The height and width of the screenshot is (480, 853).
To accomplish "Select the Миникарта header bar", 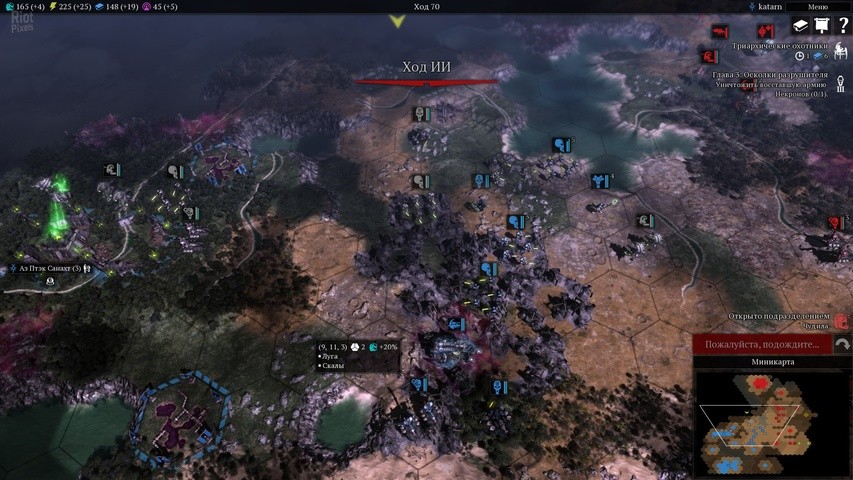I will pos(771,362).
